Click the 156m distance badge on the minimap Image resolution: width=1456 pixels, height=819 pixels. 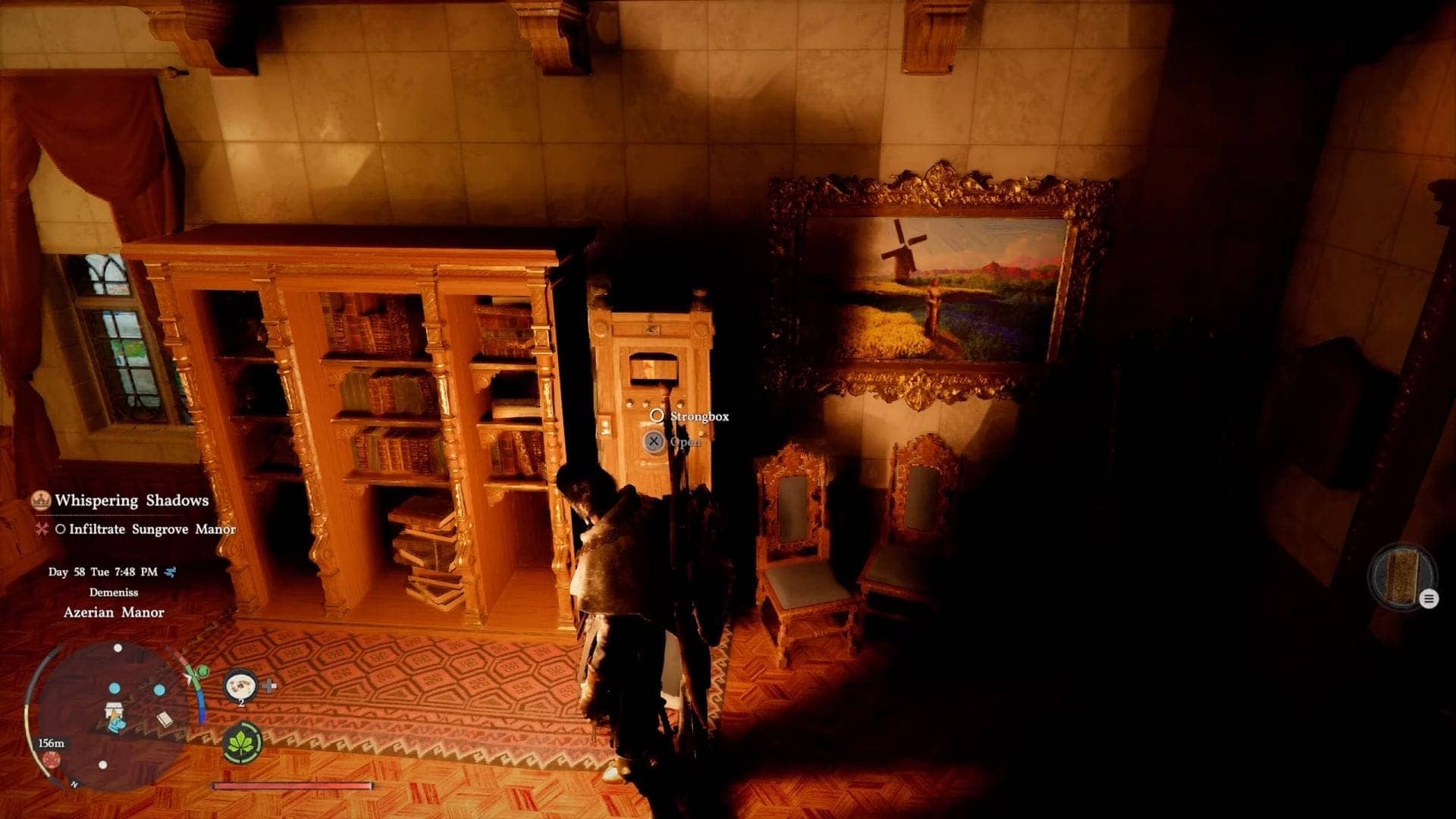[52, 744]
